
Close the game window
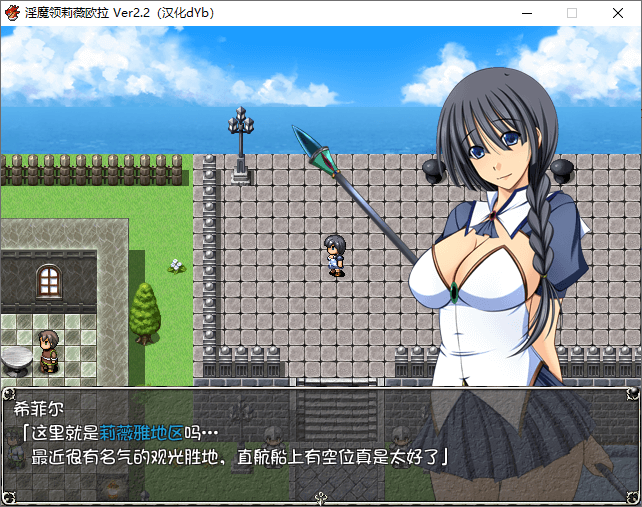[x=618, y=13]
